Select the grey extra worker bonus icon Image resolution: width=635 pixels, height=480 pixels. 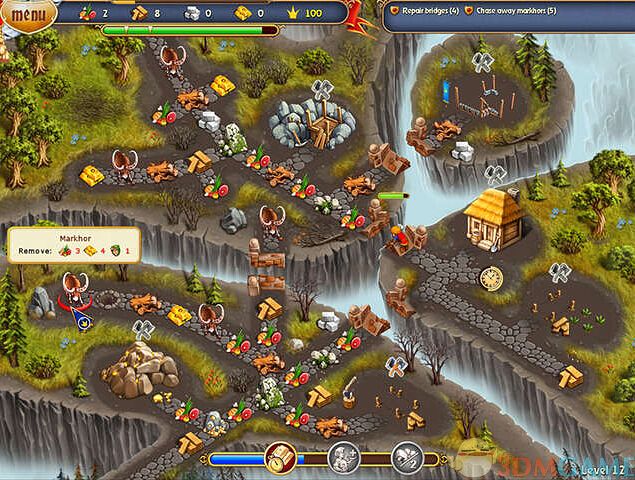point(343,459)
